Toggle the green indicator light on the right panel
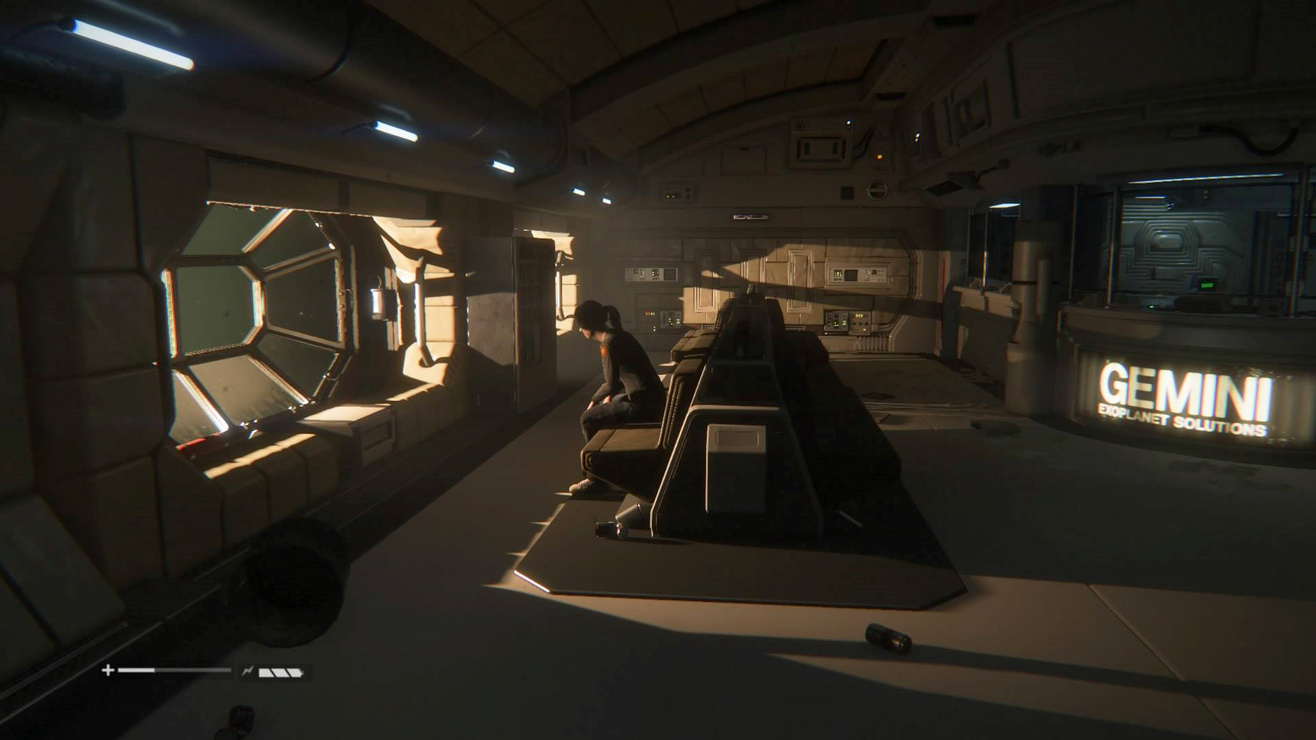This screenshot has height=740, width=1316. coord(1151,305)
